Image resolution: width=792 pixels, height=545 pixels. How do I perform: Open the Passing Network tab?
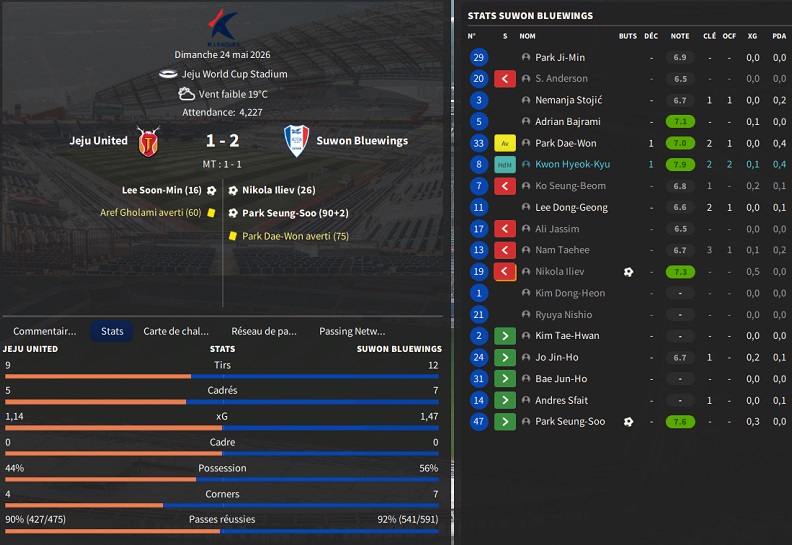[x=351, y=331]
